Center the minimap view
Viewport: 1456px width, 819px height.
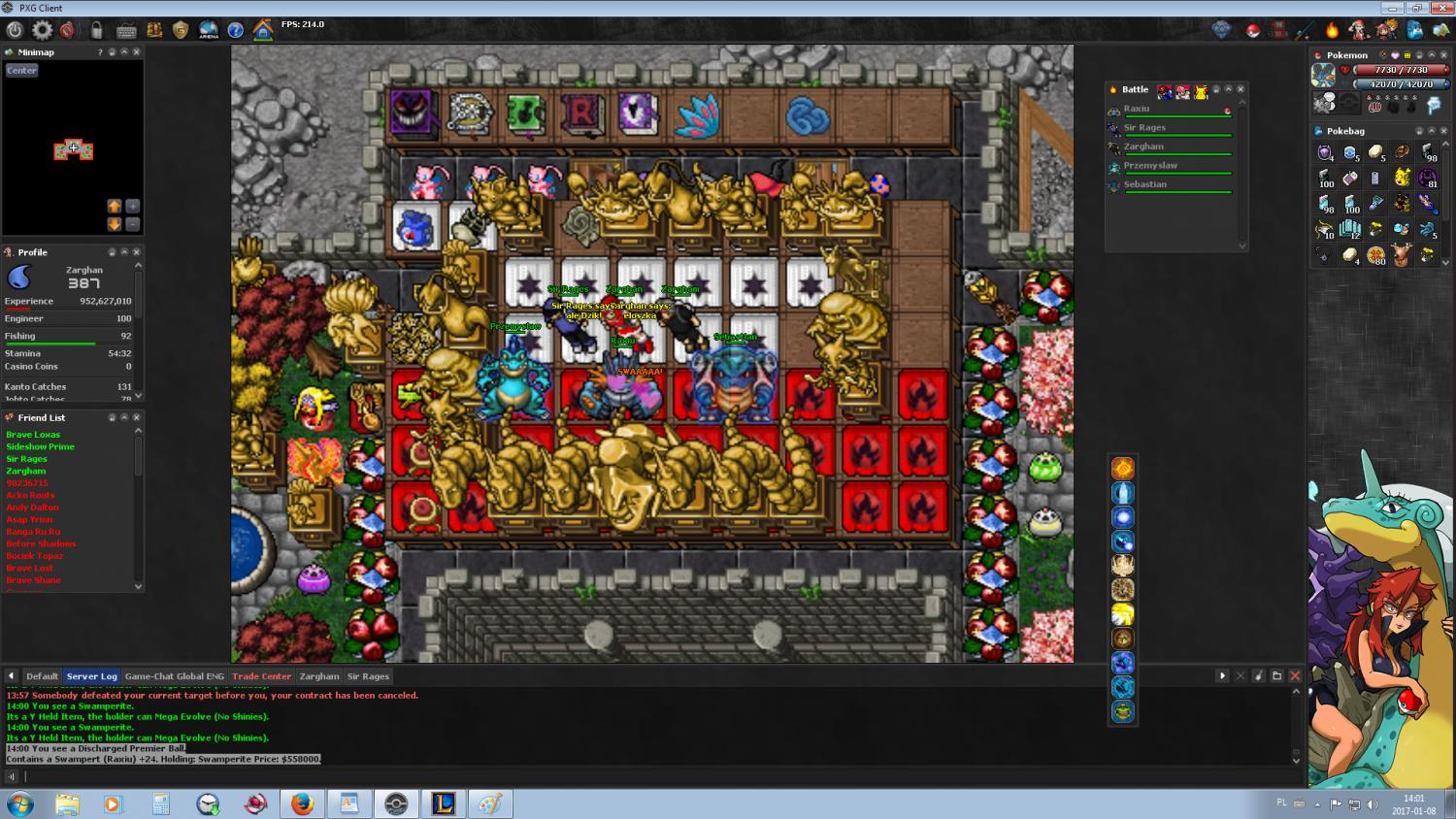tap(21, 71)
